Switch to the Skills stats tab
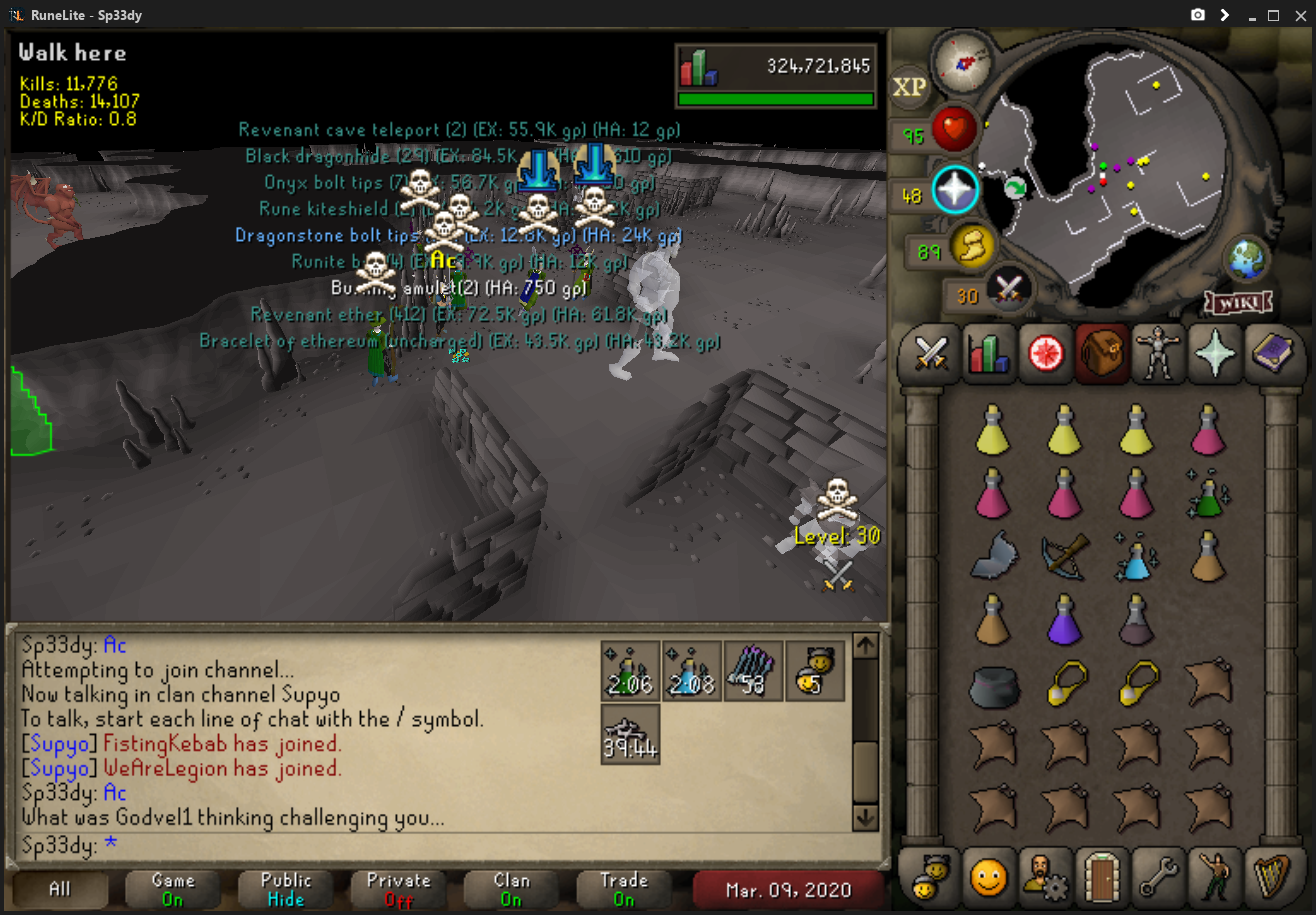The height and width of the screenshot is (915, 1316). coord(988,353)
